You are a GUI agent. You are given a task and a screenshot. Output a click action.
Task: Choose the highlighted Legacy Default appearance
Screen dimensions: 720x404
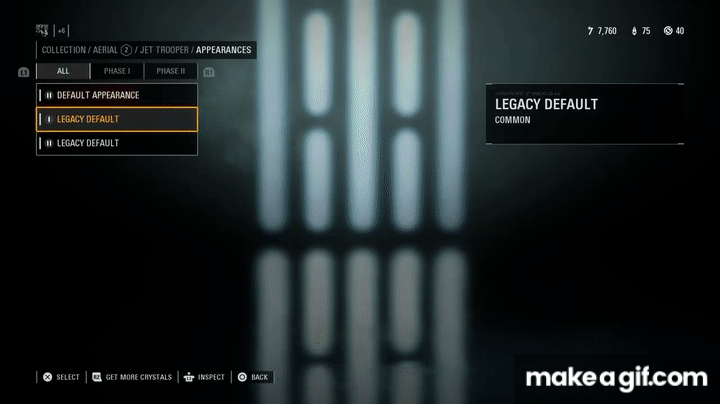click(116, 119)
